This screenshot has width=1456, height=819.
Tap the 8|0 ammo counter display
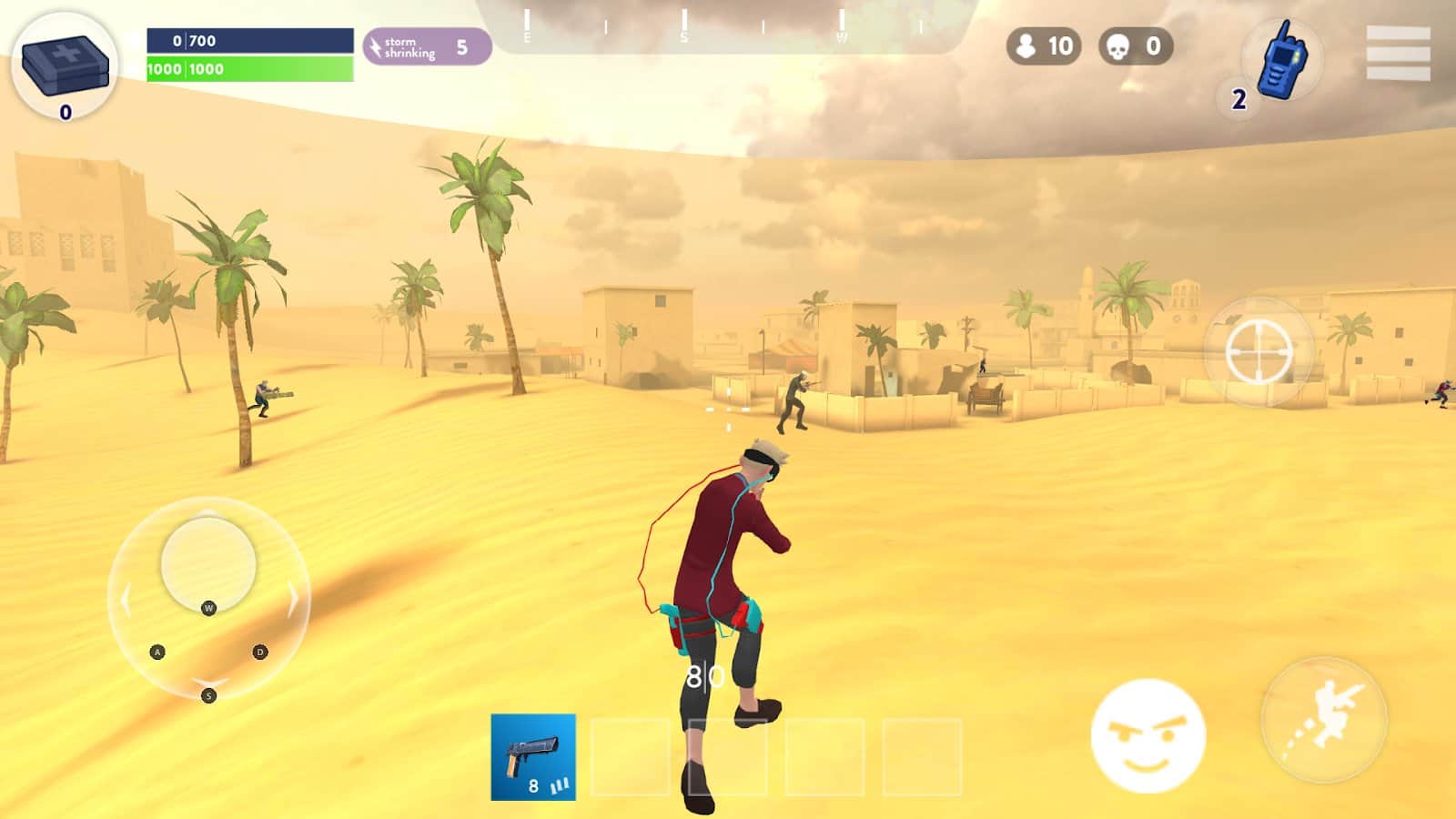pyautogui.click(x=703, y=675)
